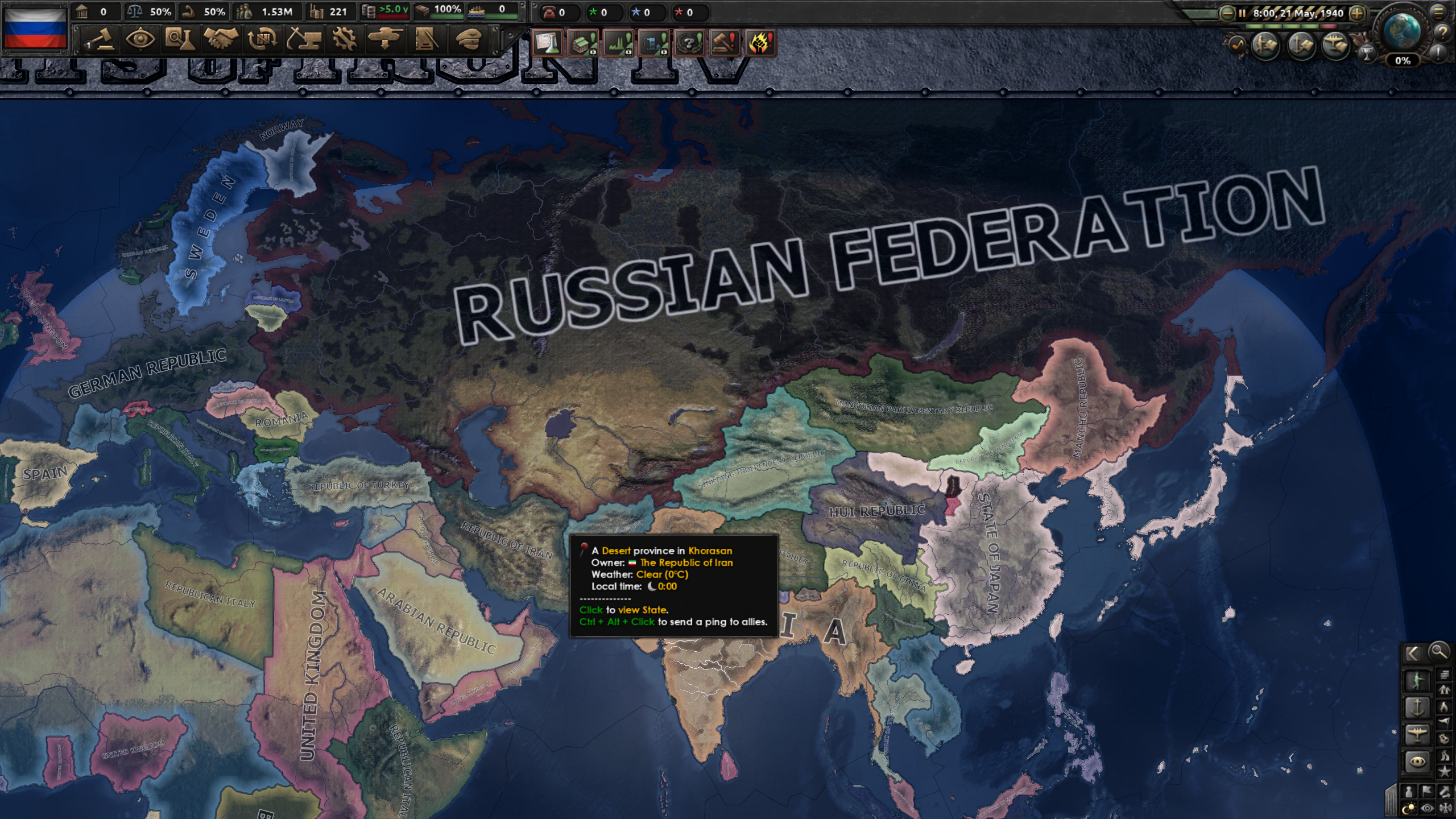Open the espionage view via eye toolbar icon
The image size is (1456, 819).
pos(141,41)
